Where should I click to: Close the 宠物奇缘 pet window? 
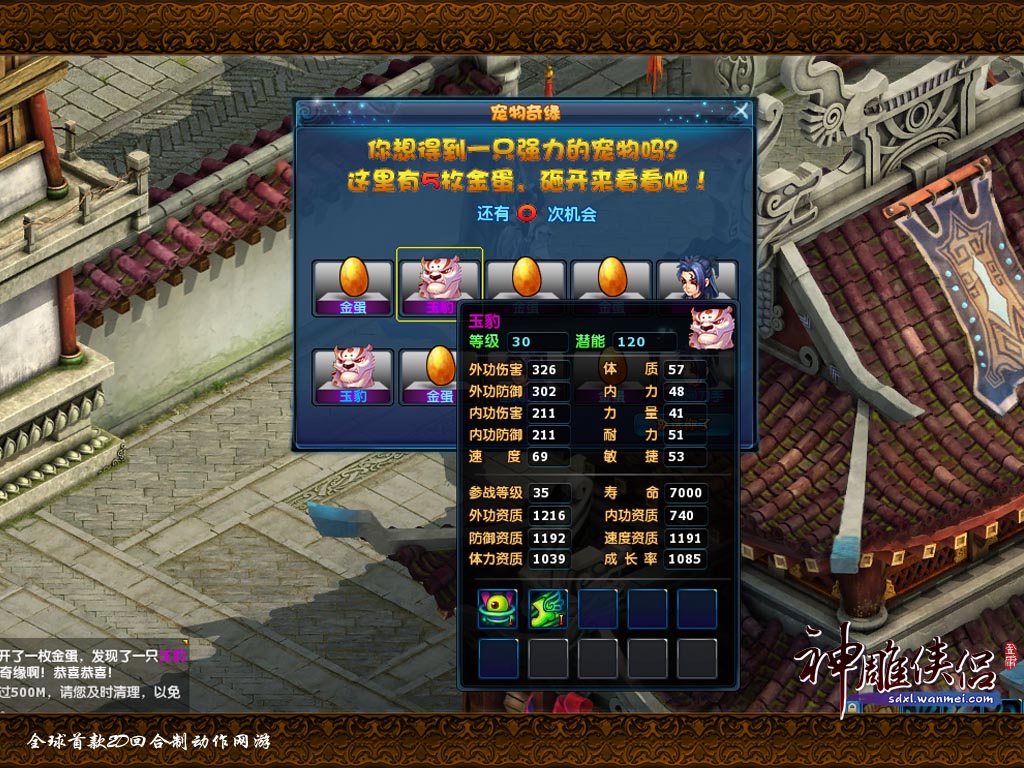pos(741,110)
